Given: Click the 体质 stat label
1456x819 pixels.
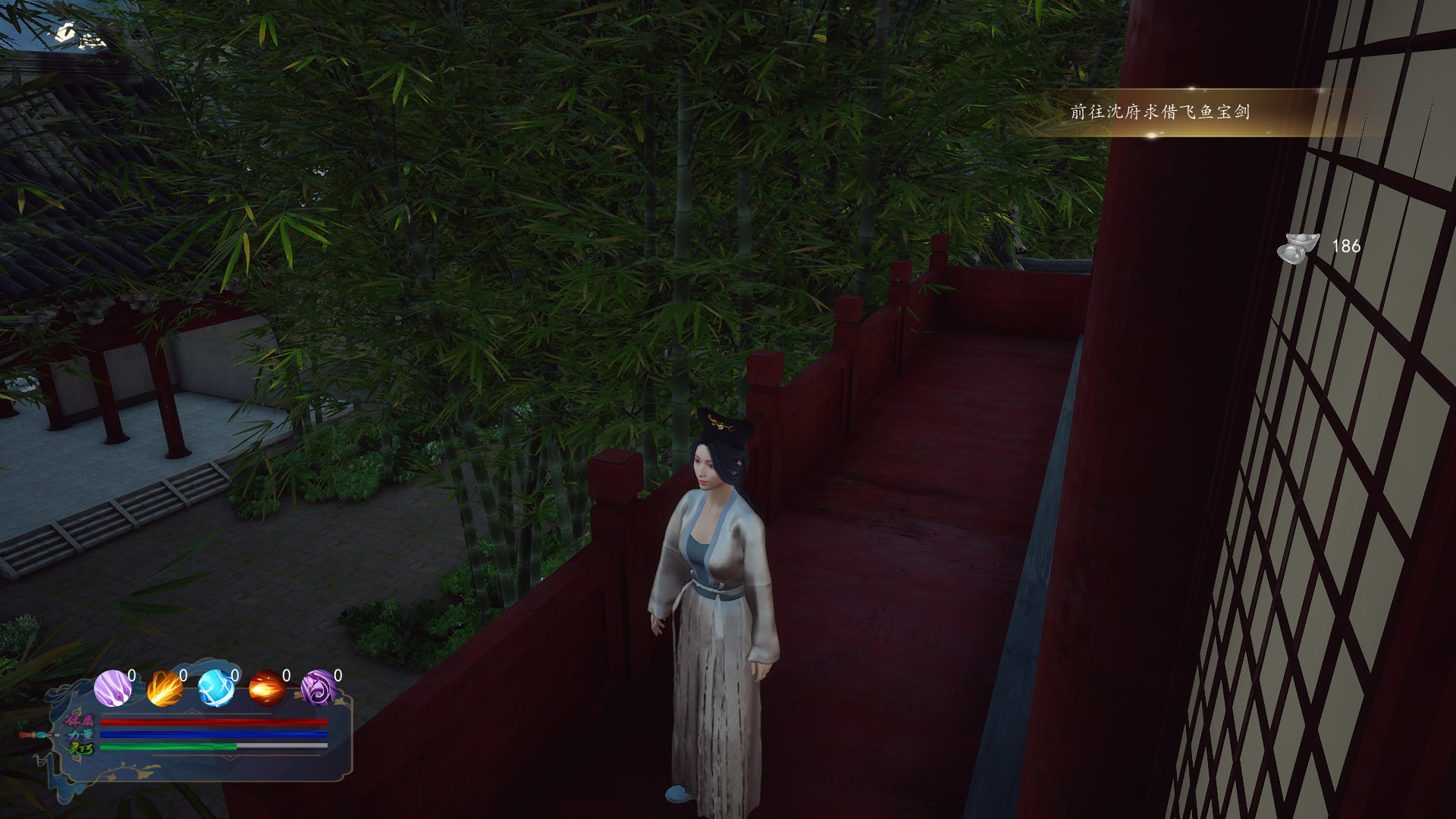Looking at the screenshot, I should pos(80,722).
